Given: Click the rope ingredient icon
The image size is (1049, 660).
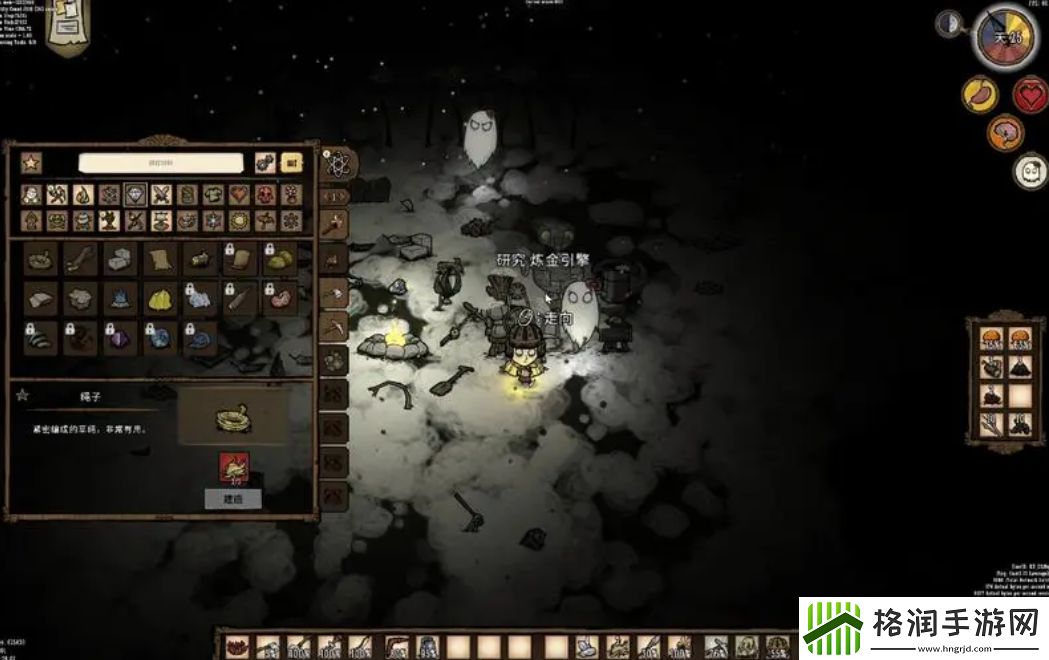Looking at the screenshot, I should [x=233, y=463].
